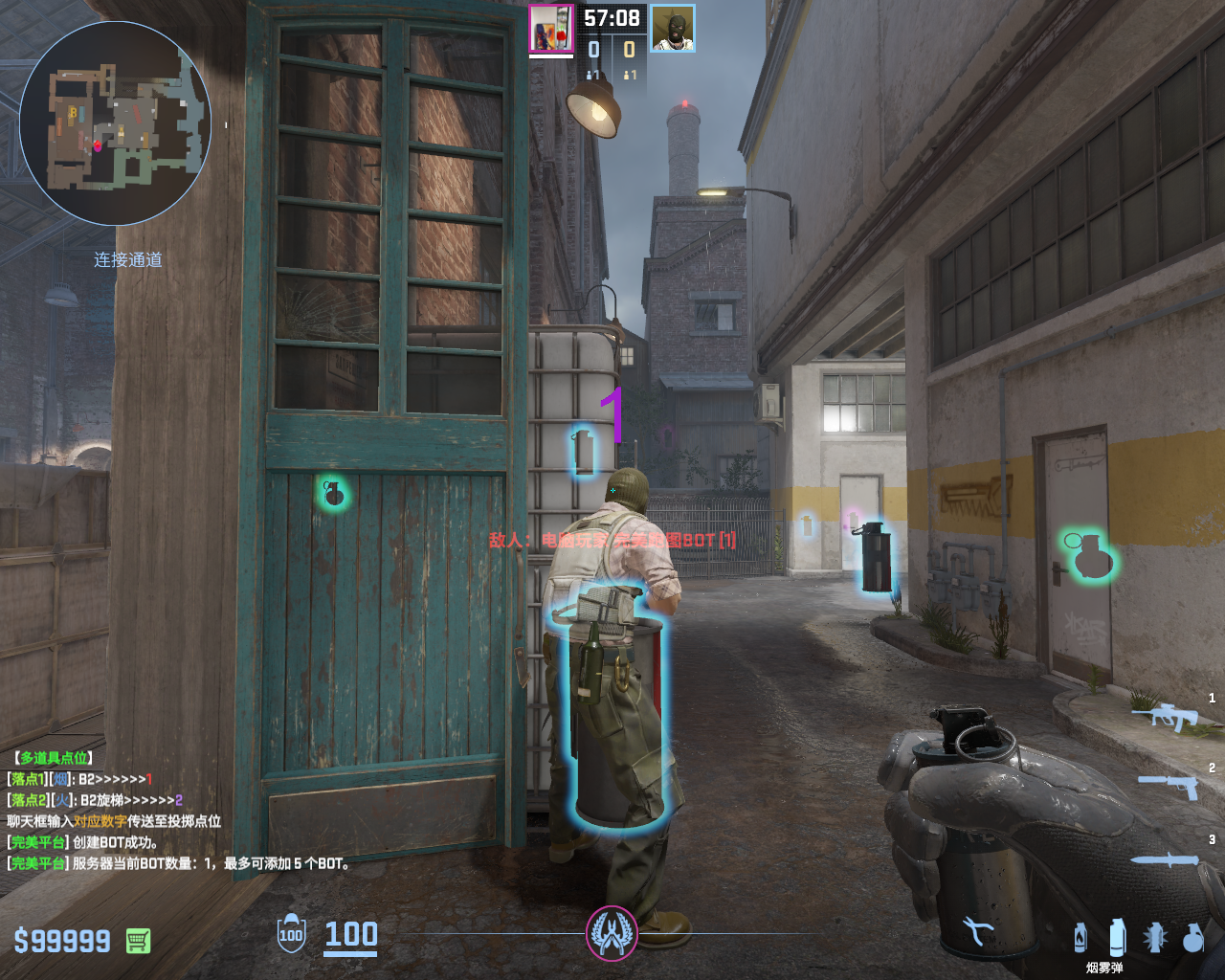The width and height of the screenshot is (1225, 980).
Task: Choose the flashbang grenade icon
Action: click(1155, 938)
